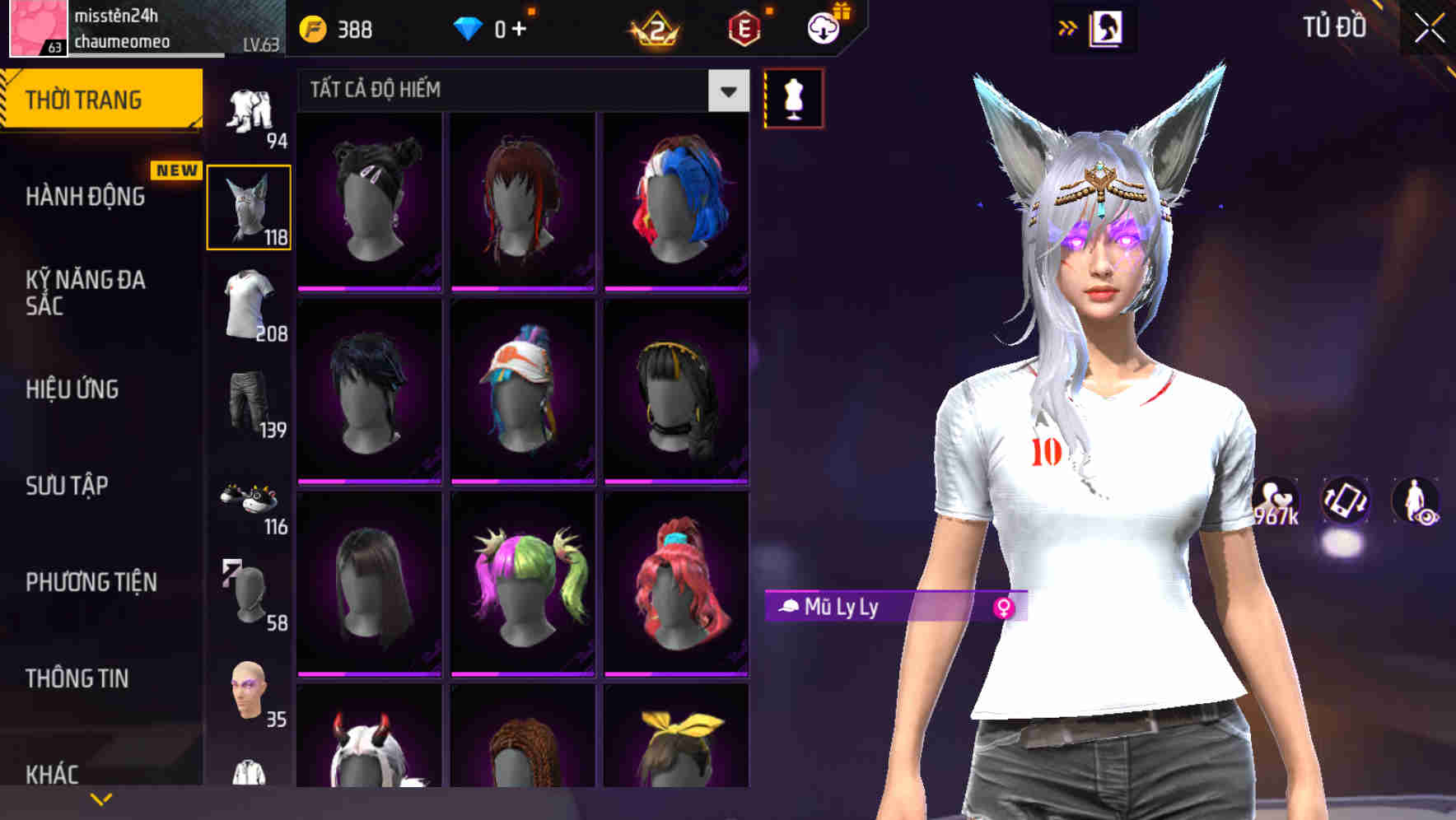Expand the down chevron below the KHÁC menu
Image resolution: width=1456 pixels, height=820 pixels.
pyautogui.click(x=101, y=797)
